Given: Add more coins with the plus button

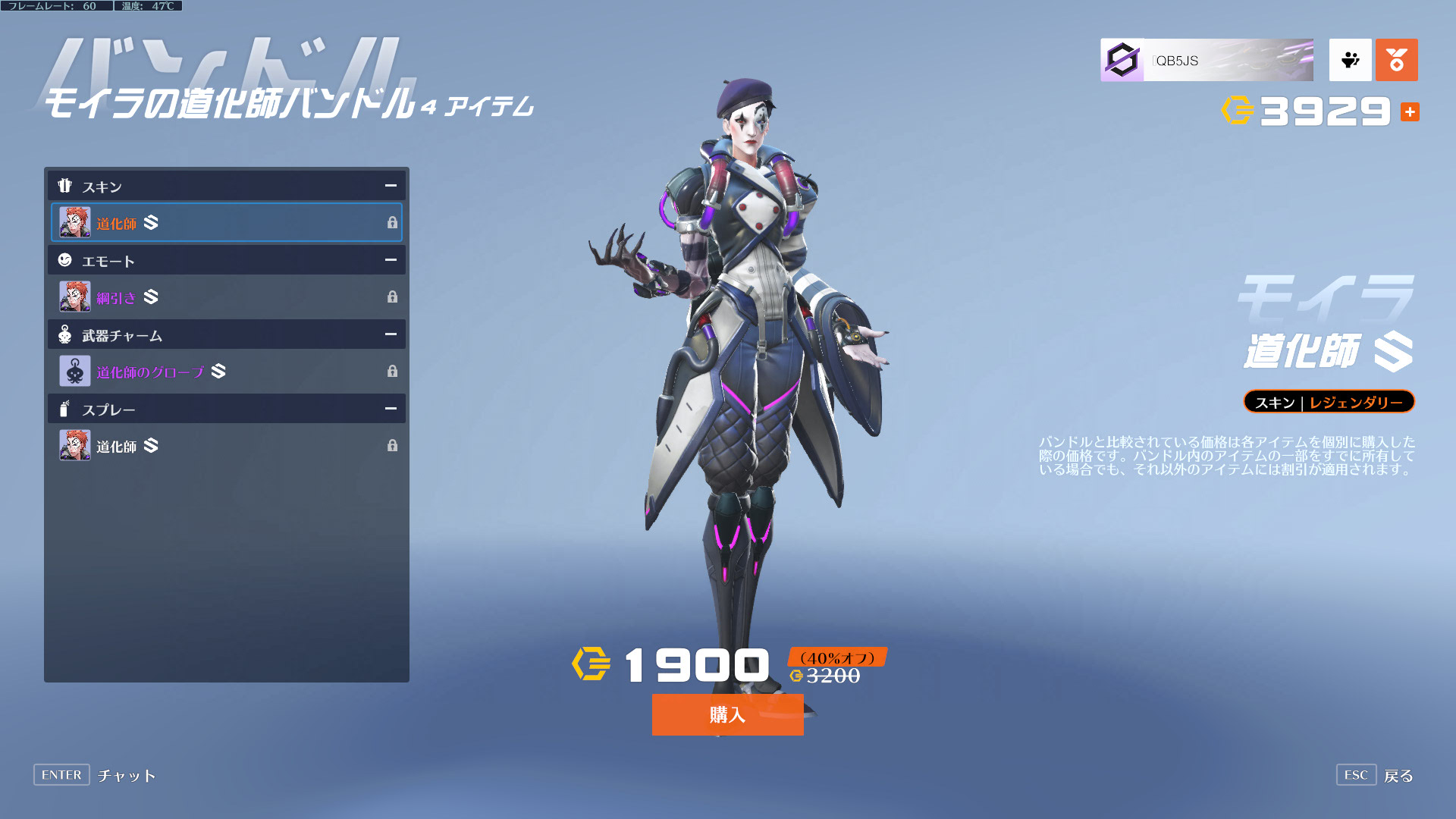Looking at the screenshot, I should [1410, 112].
